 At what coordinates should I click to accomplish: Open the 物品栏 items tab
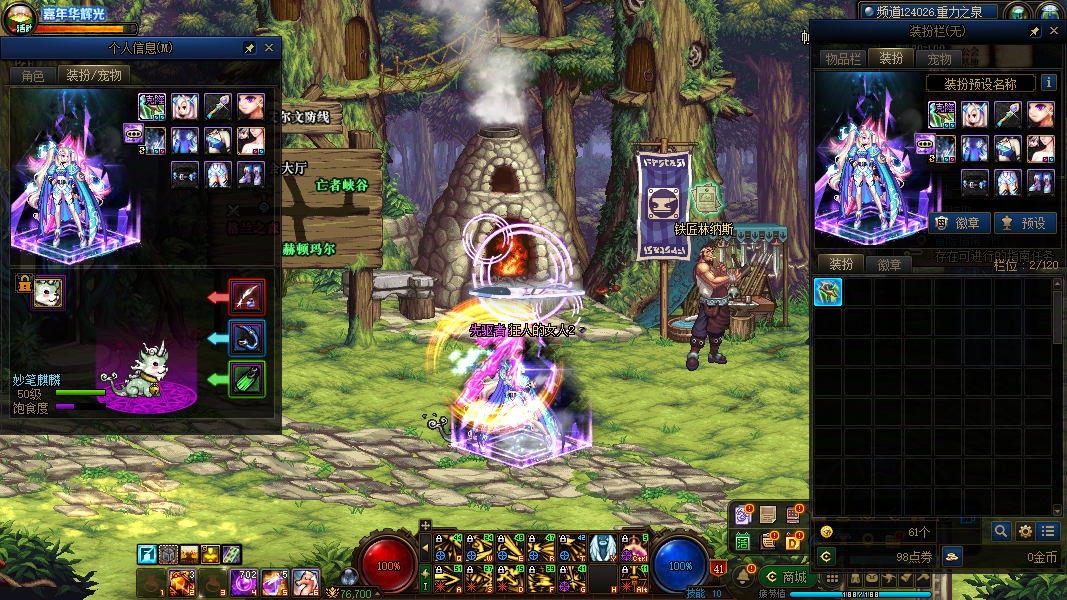[842, 59]
